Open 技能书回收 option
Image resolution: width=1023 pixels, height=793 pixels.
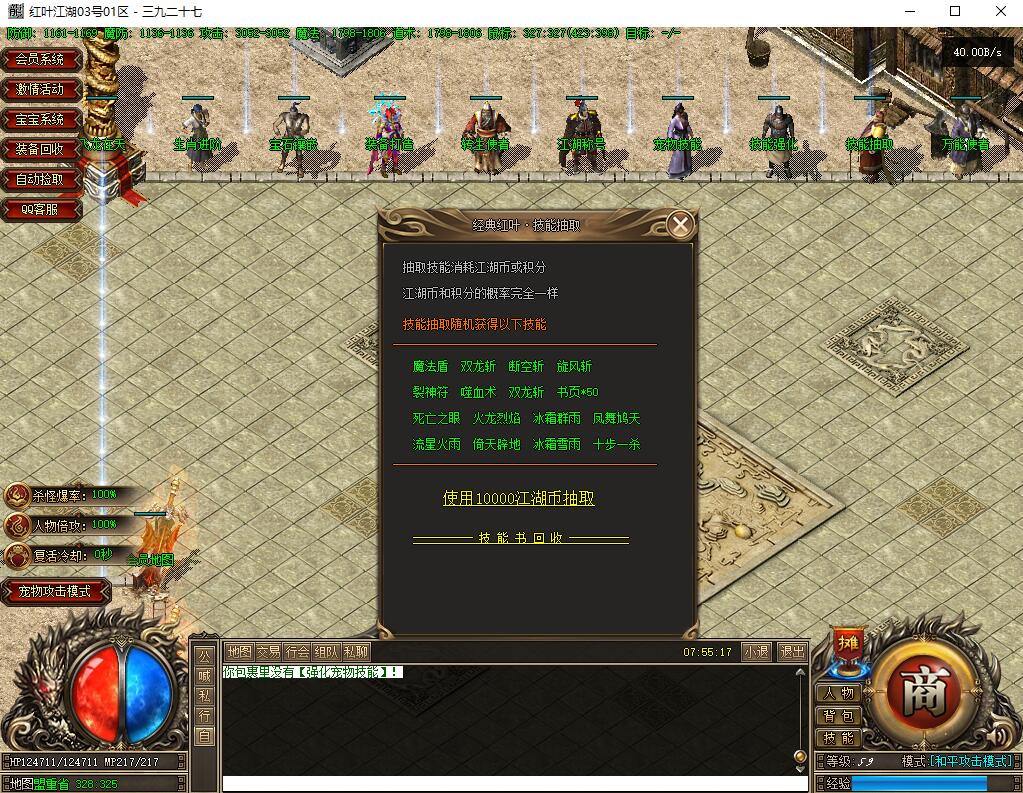click(x=521, y=538)
